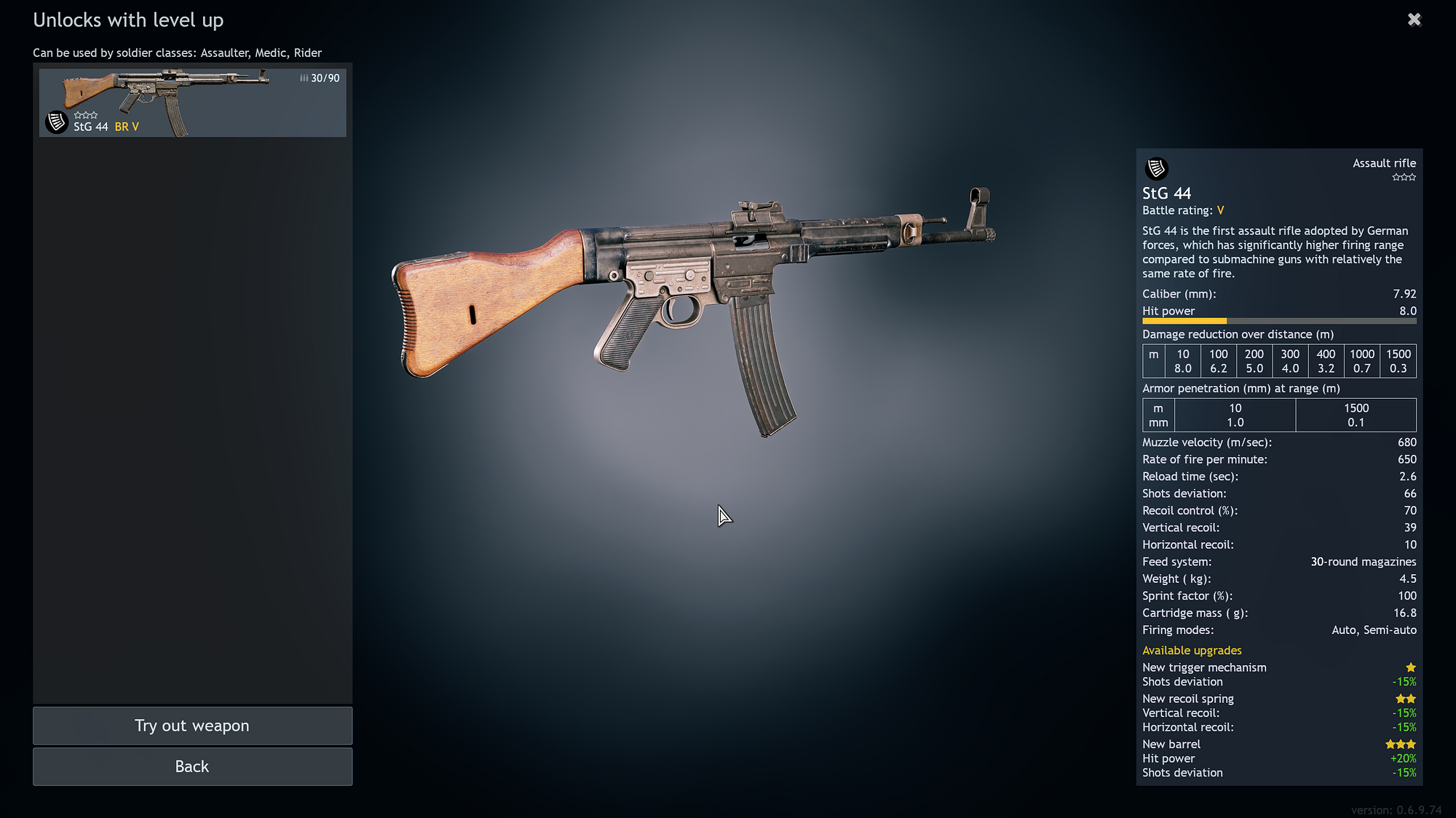1456x818 pixels.
Task: Click the star rating under the Assault rifle label
Action: (1404, 176)
